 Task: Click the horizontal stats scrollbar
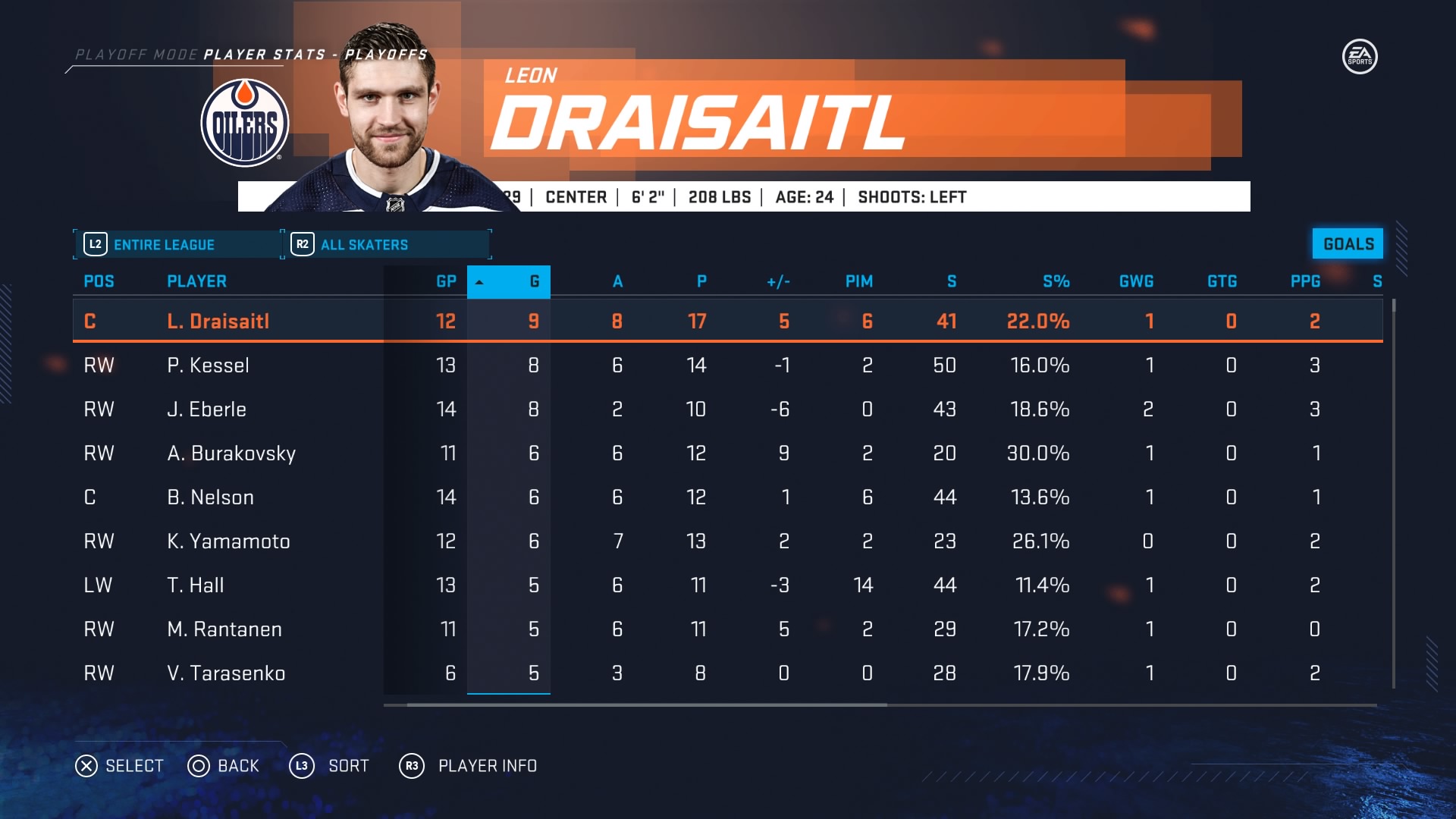point(646,704)
